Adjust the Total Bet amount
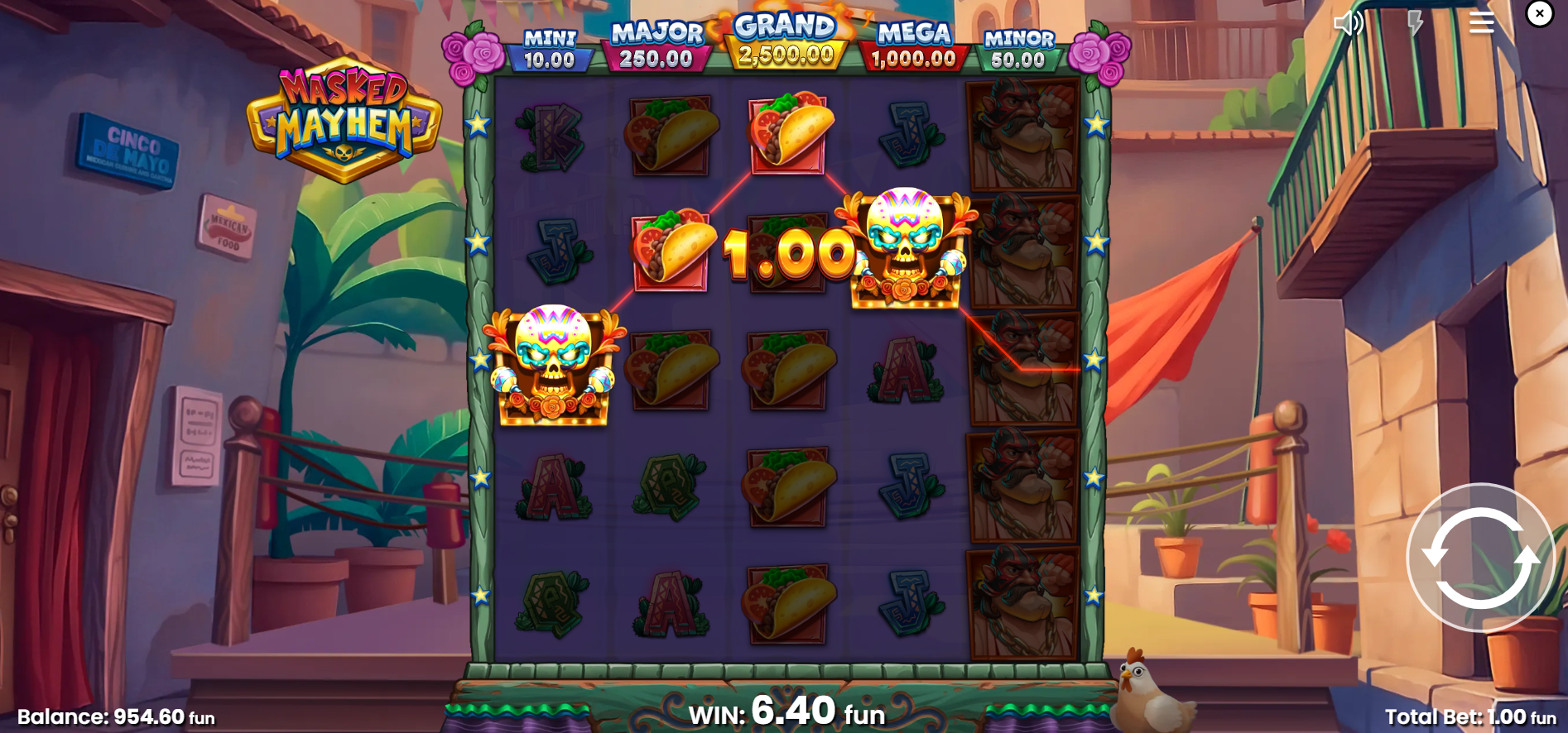Screen dimensions: 1568x733 pos(1469,716)
